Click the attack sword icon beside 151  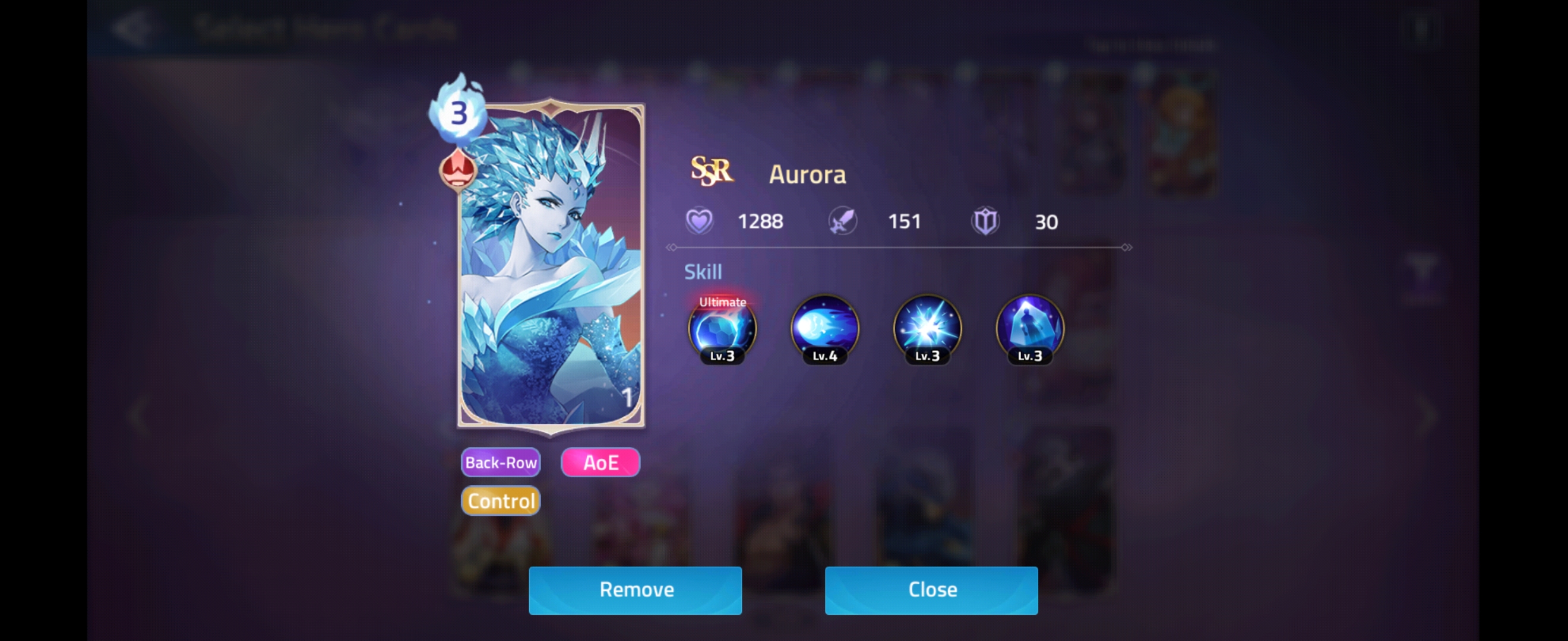pos(843,220)
